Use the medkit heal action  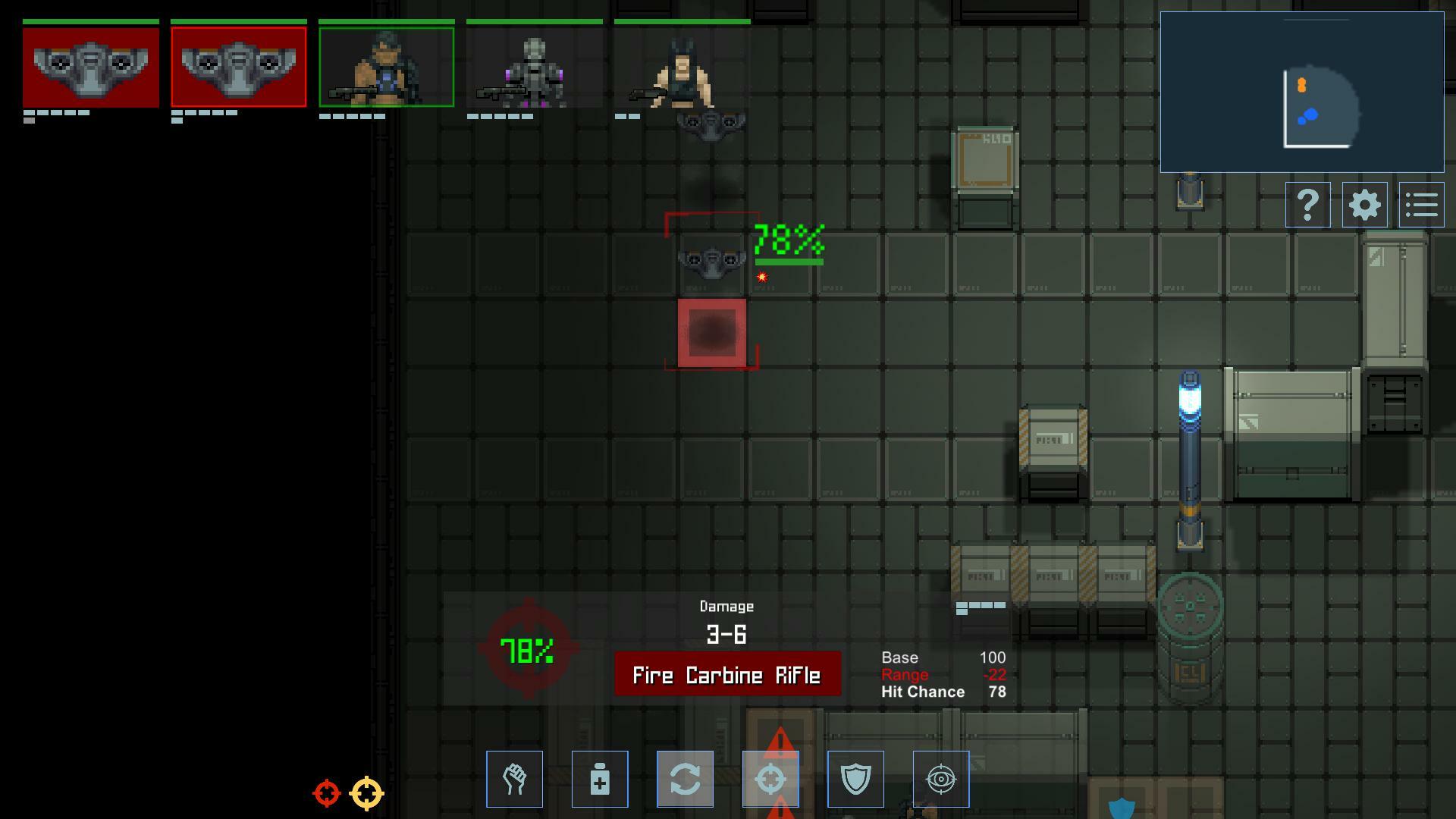click(x=600, y=779)
